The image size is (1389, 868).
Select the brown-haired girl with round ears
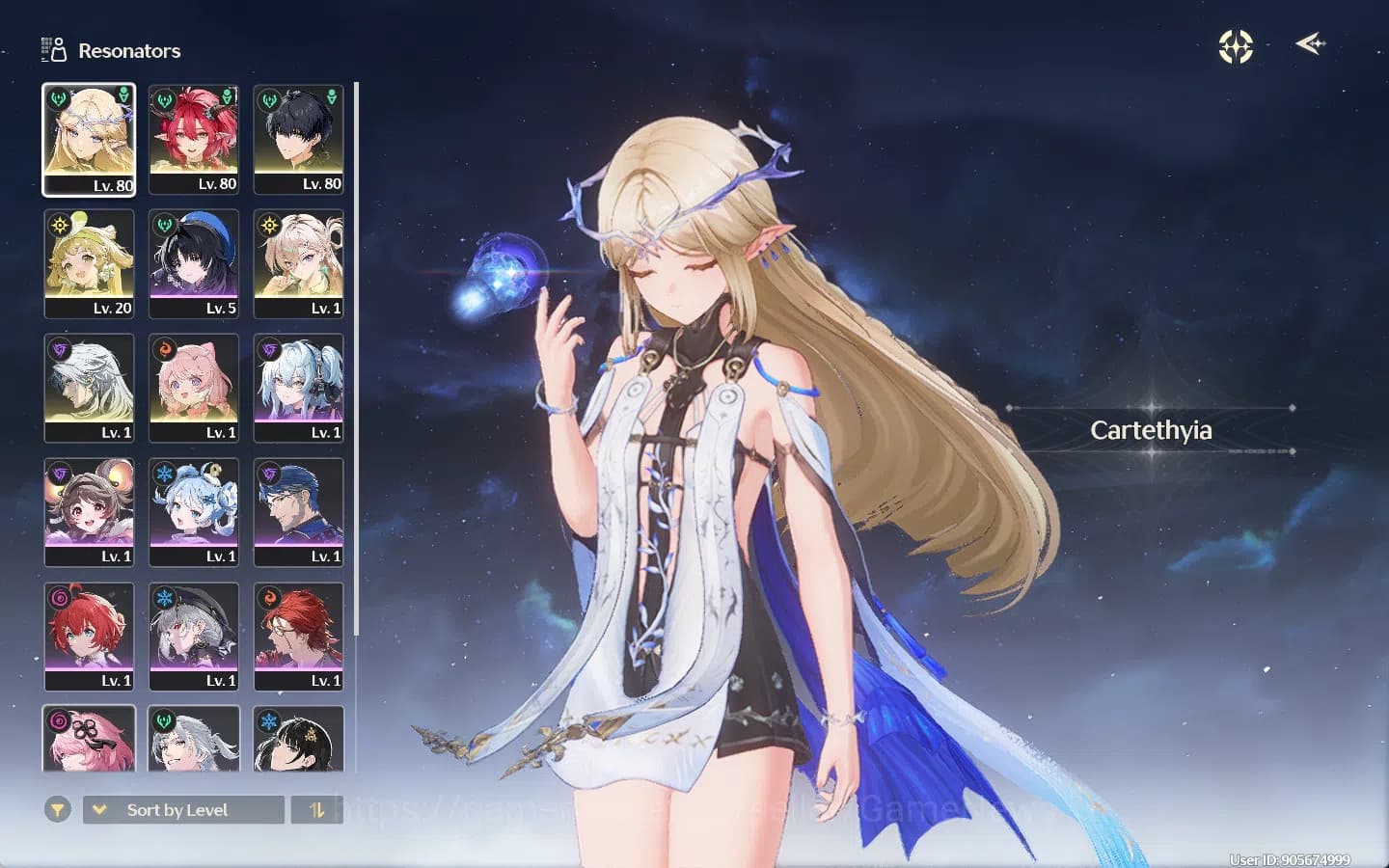(x=89, y=512)
